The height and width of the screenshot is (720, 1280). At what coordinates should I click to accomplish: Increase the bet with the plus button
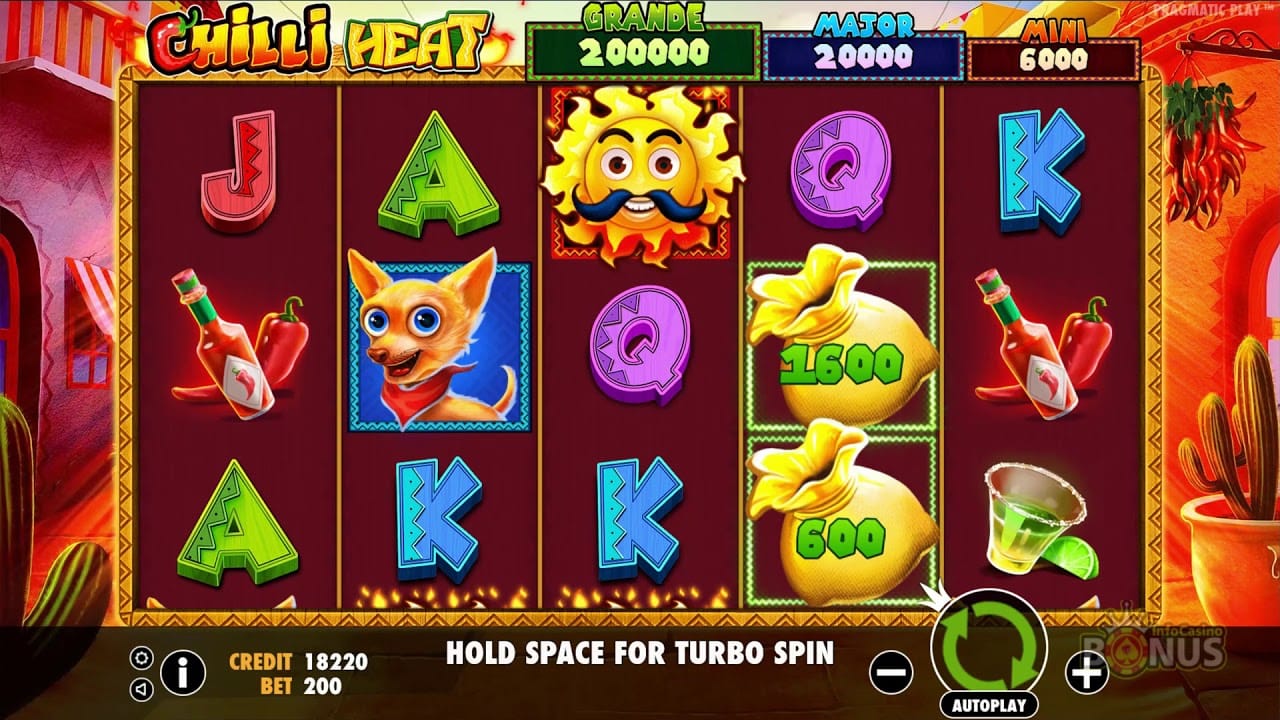click(x=1086, y=674)
